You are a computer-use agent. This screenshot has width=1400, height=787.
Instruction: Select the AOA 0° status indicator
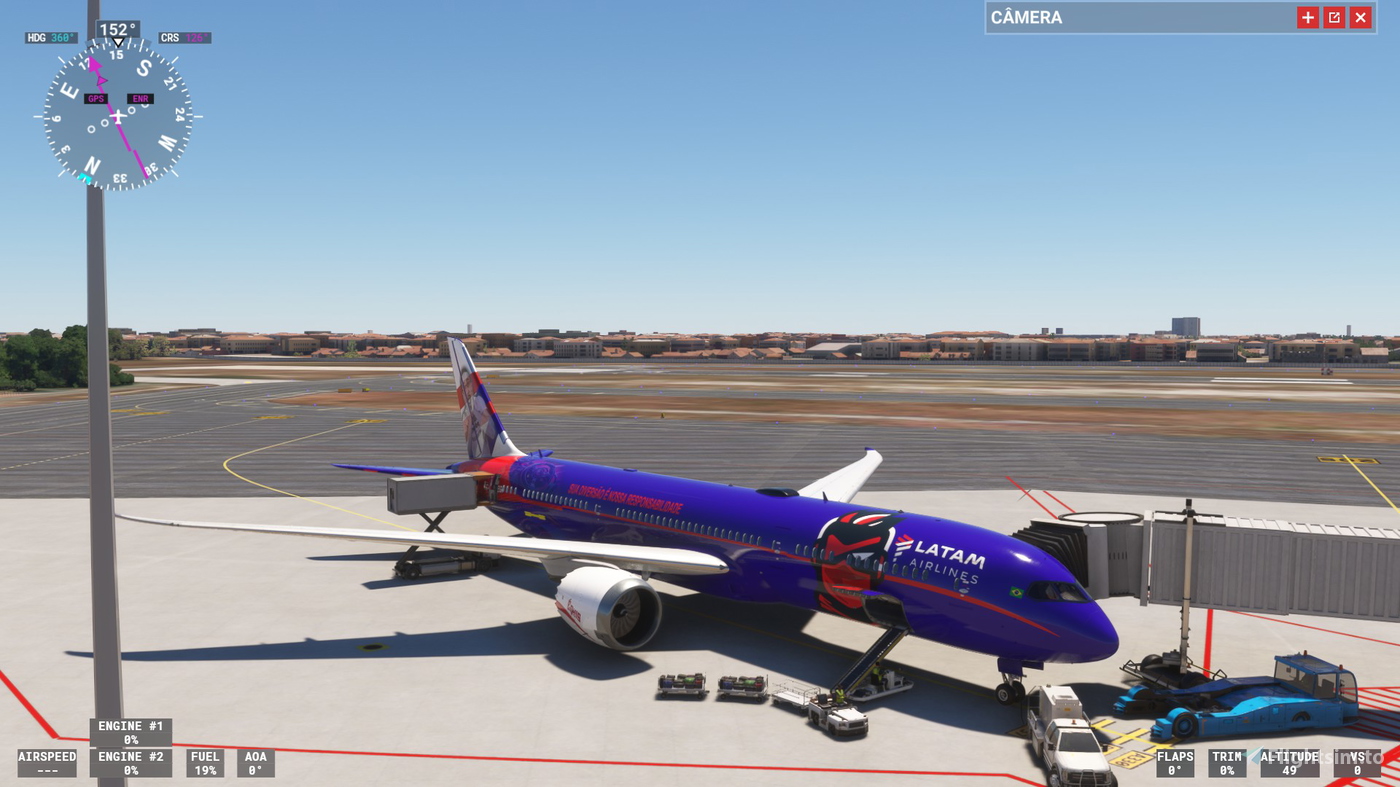pos(255,763)
